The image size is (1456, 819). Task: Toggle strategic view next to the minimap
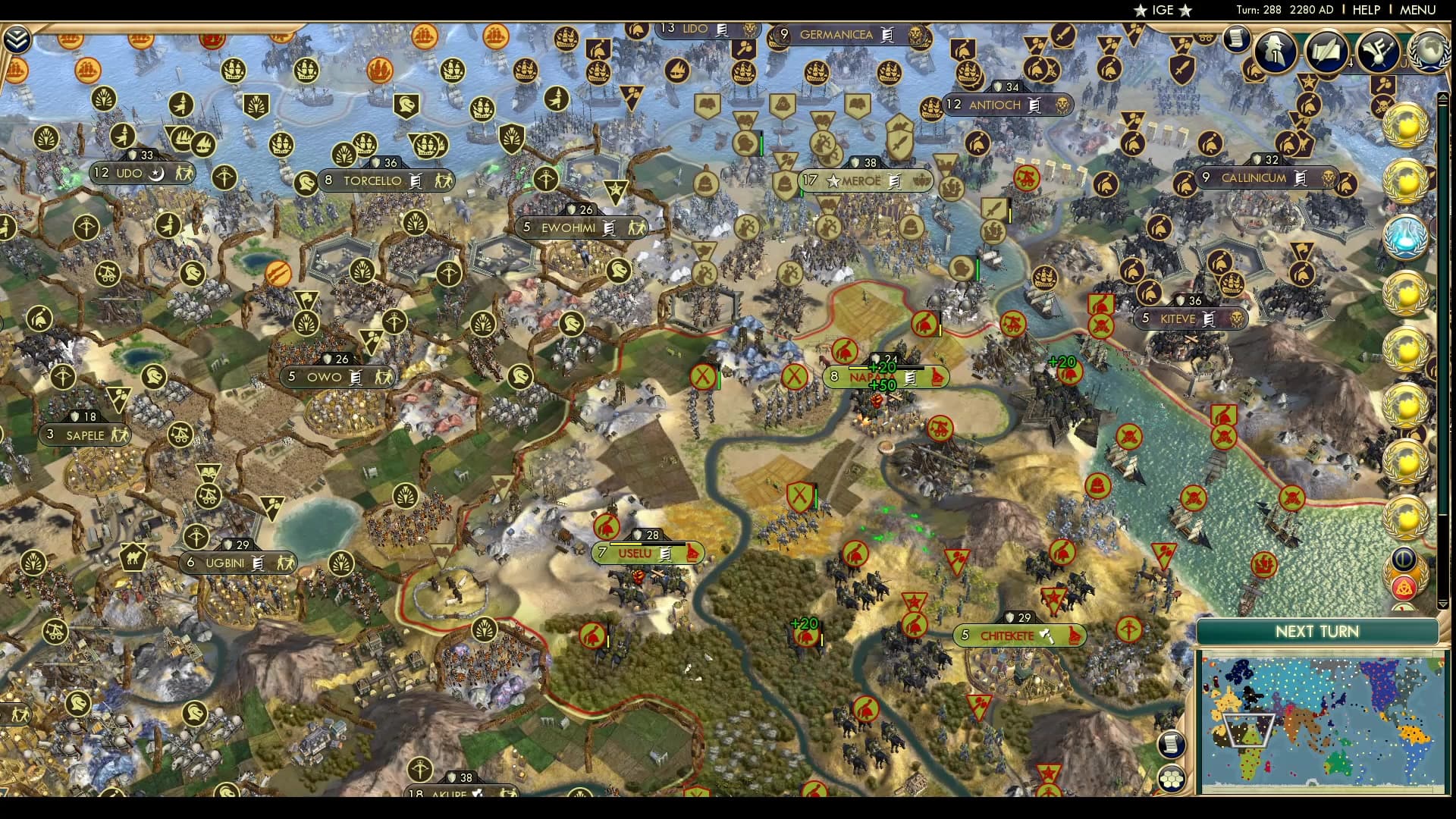[1172, 777]
